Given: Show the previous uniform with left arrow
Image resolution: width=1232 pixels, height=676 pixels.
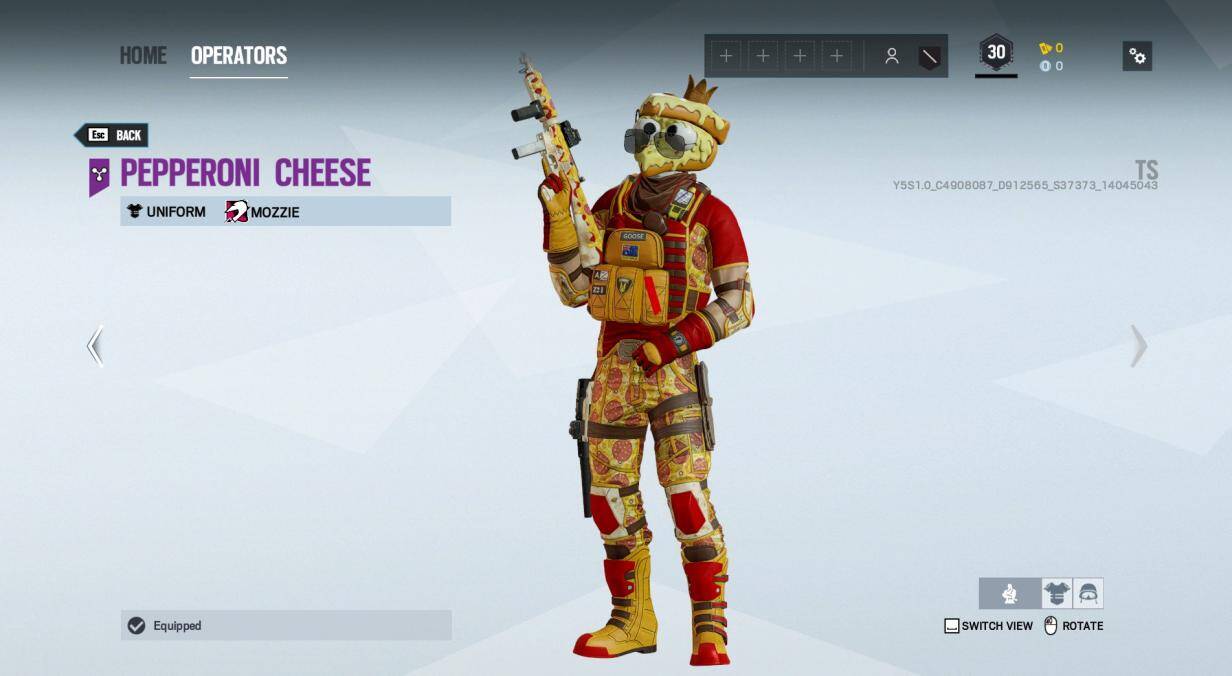Looking at the screenshot, I should [x=95, y=346].
